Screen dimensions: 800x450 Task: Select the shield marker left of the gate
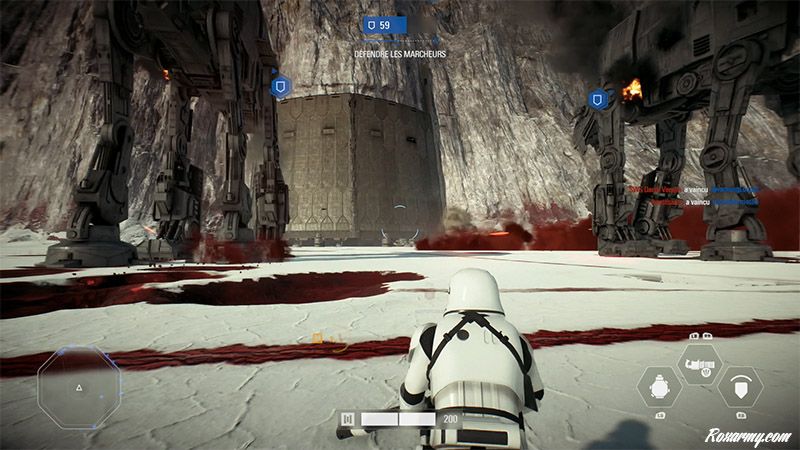(280, 87)
